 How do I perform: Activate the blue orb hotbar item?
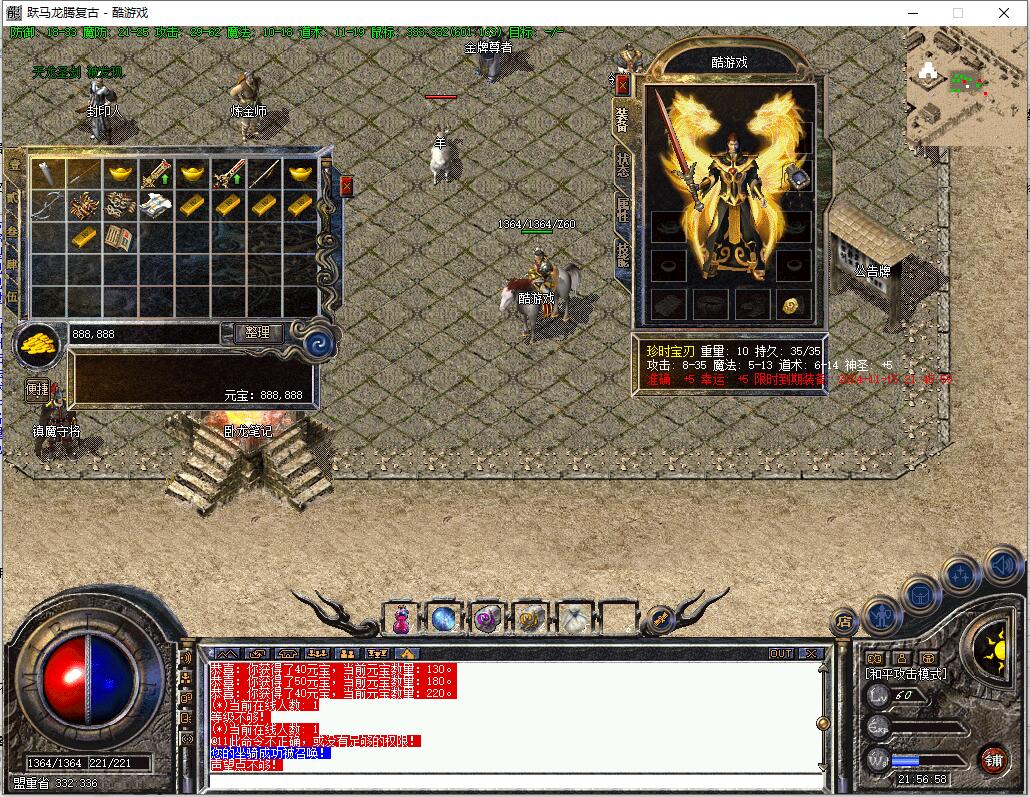pos(444,619)
